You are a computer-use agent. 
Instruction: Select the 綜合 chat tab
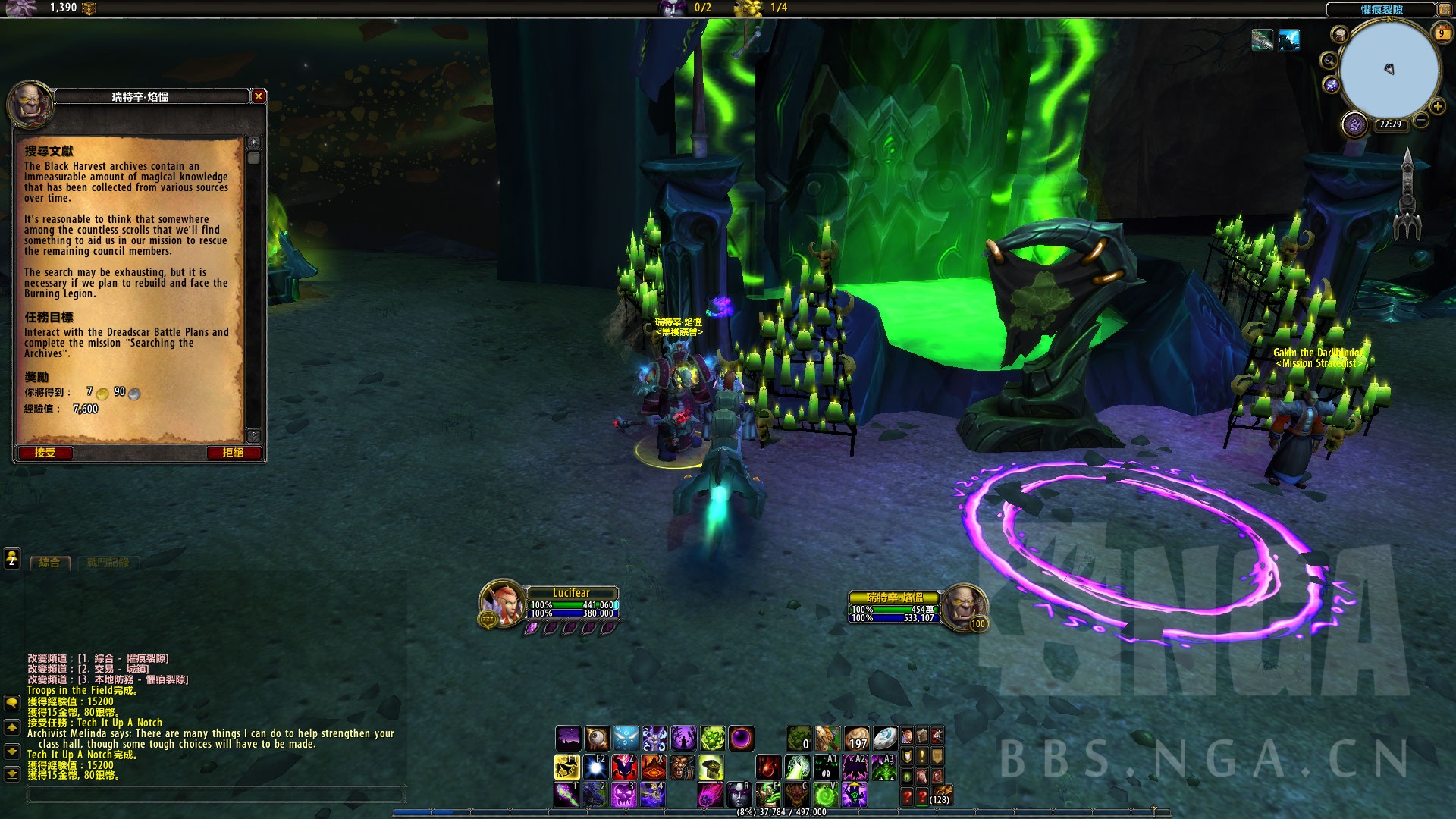click(x=49, y=563)
